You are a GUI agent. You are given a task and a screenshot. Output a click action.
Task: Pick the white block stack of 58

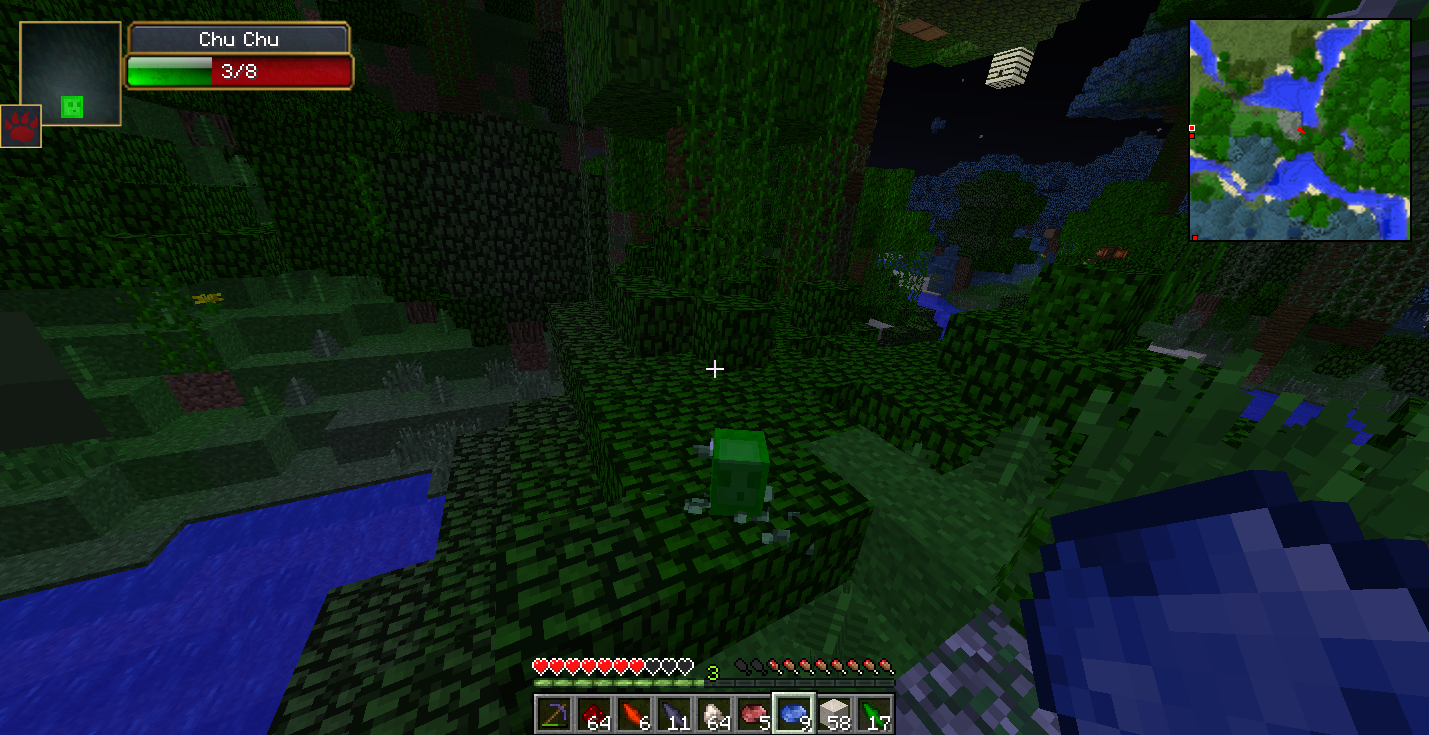[834, 714]
